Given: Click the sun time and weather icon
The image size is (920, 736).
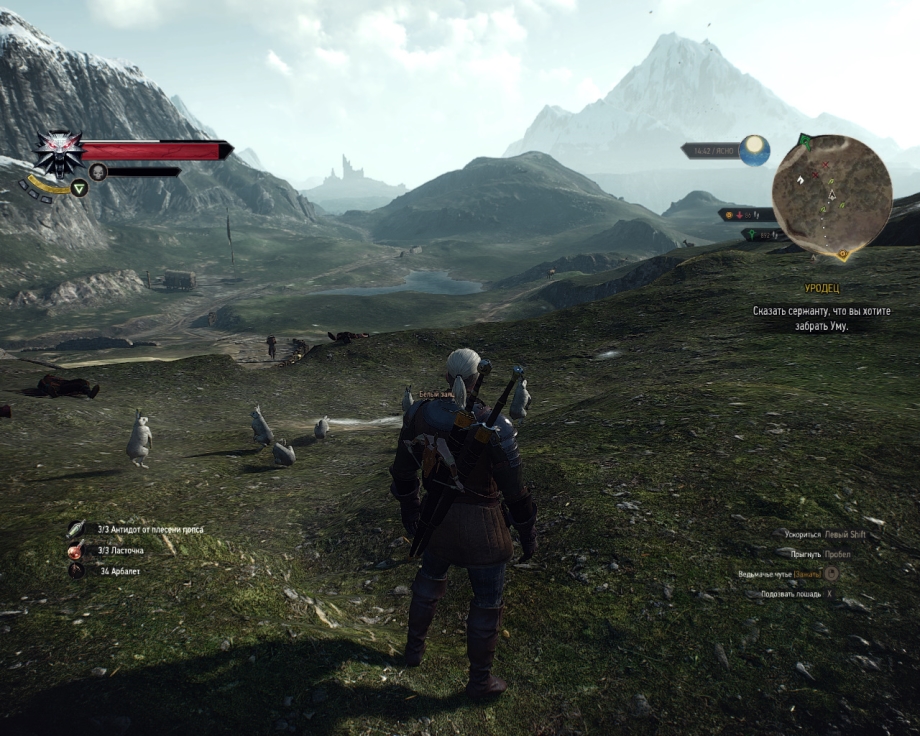Looking at the screenshot, I should 755,150.
